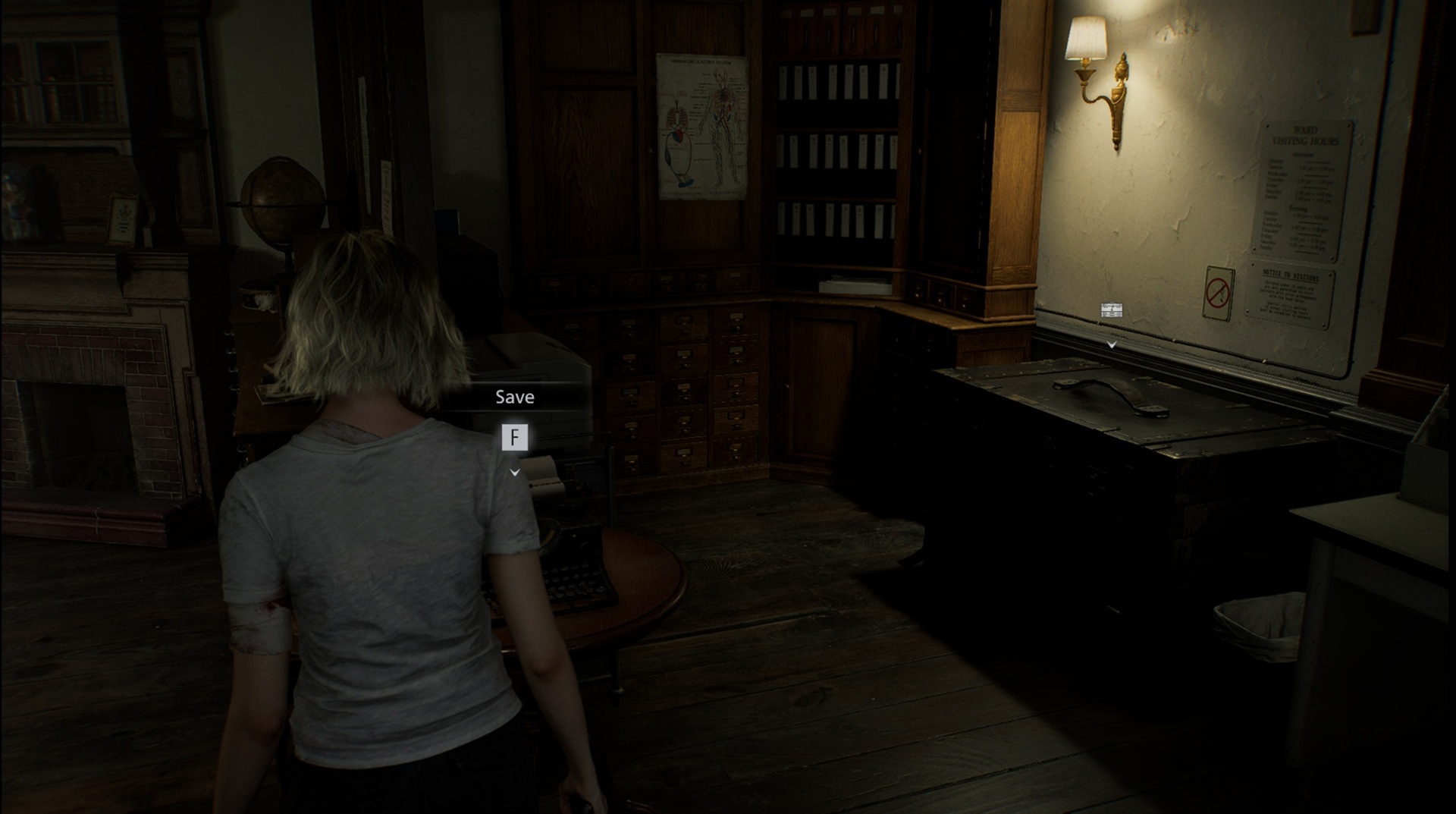Viewport: 1456px width, 814px height.
Task: Toggle the chevron indicator above the item box
Action: click(x=1112, y=344)
